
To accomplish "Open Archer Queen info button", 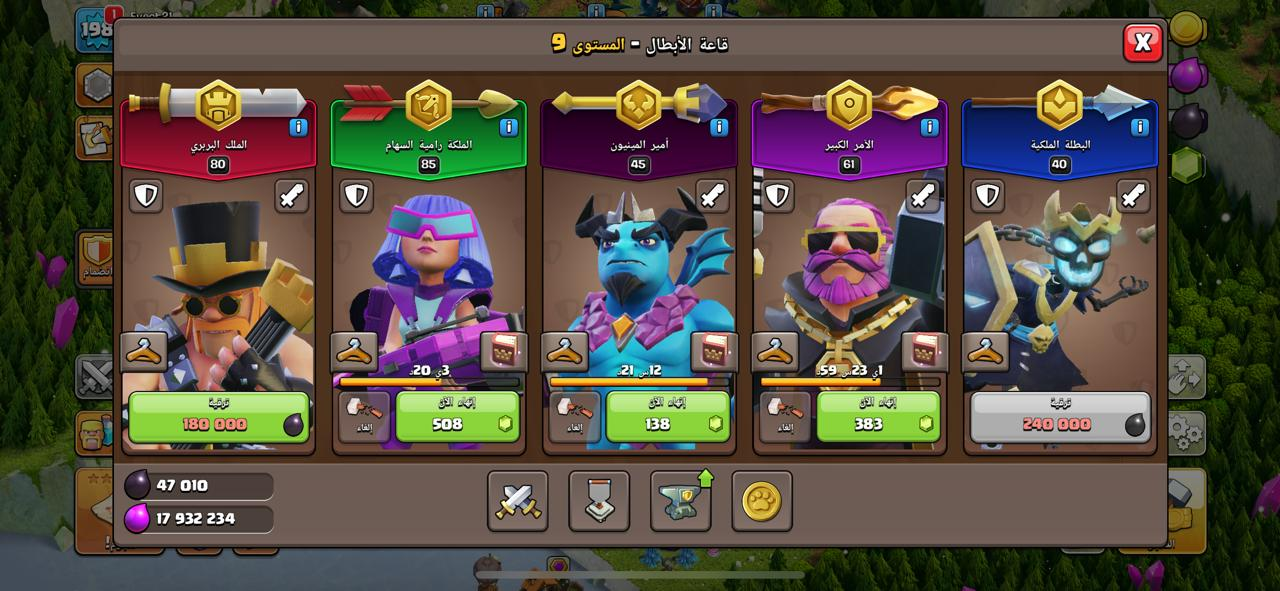I will (508, 127).
